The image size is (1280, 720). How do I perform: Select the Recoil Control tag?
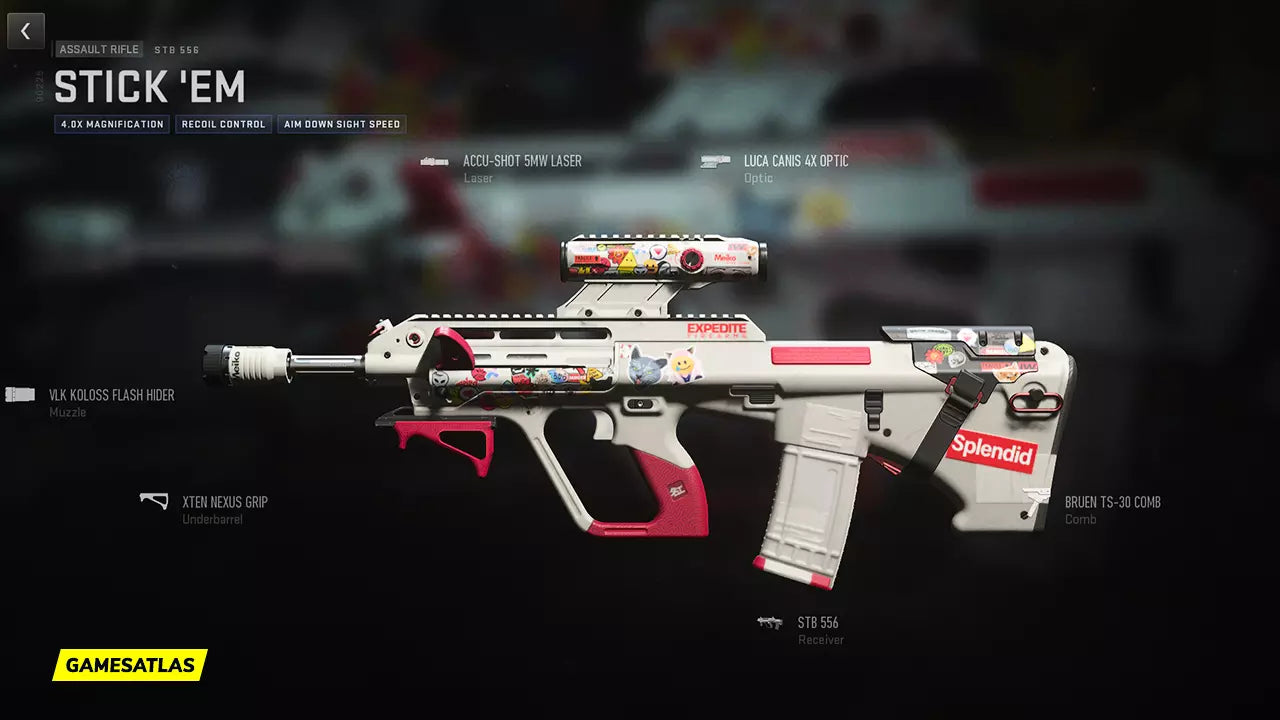click(224, 125)
